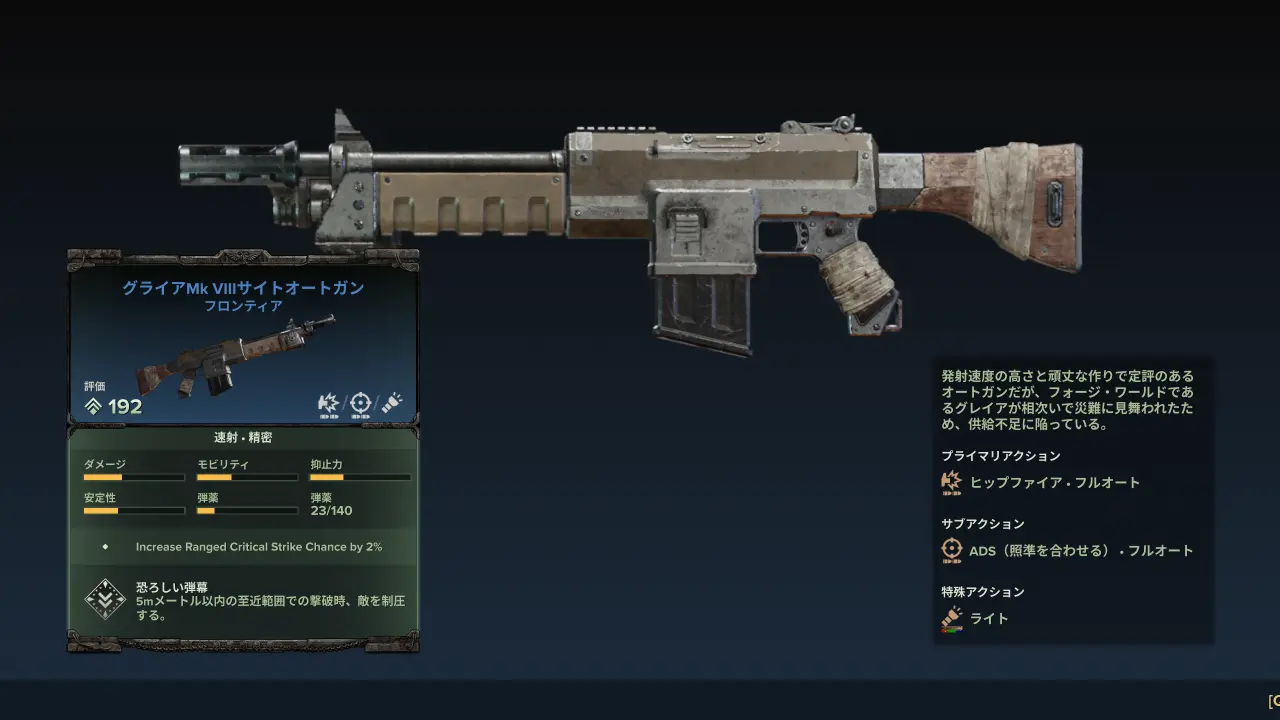Click the ヒップファイア・フルオート primary action icon
The image size is (1280, 720).
[951, 482]
